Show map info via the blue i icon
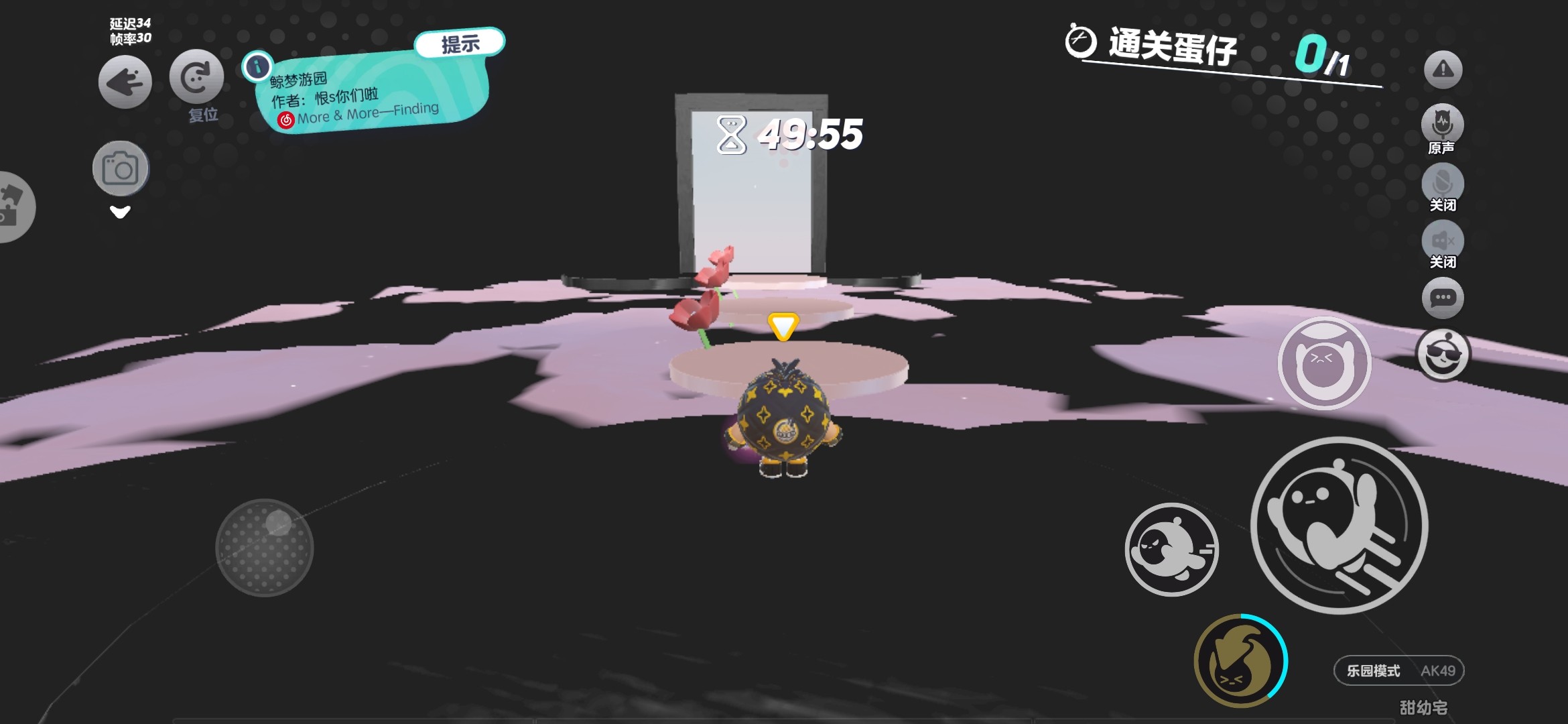 pos(257,66)
